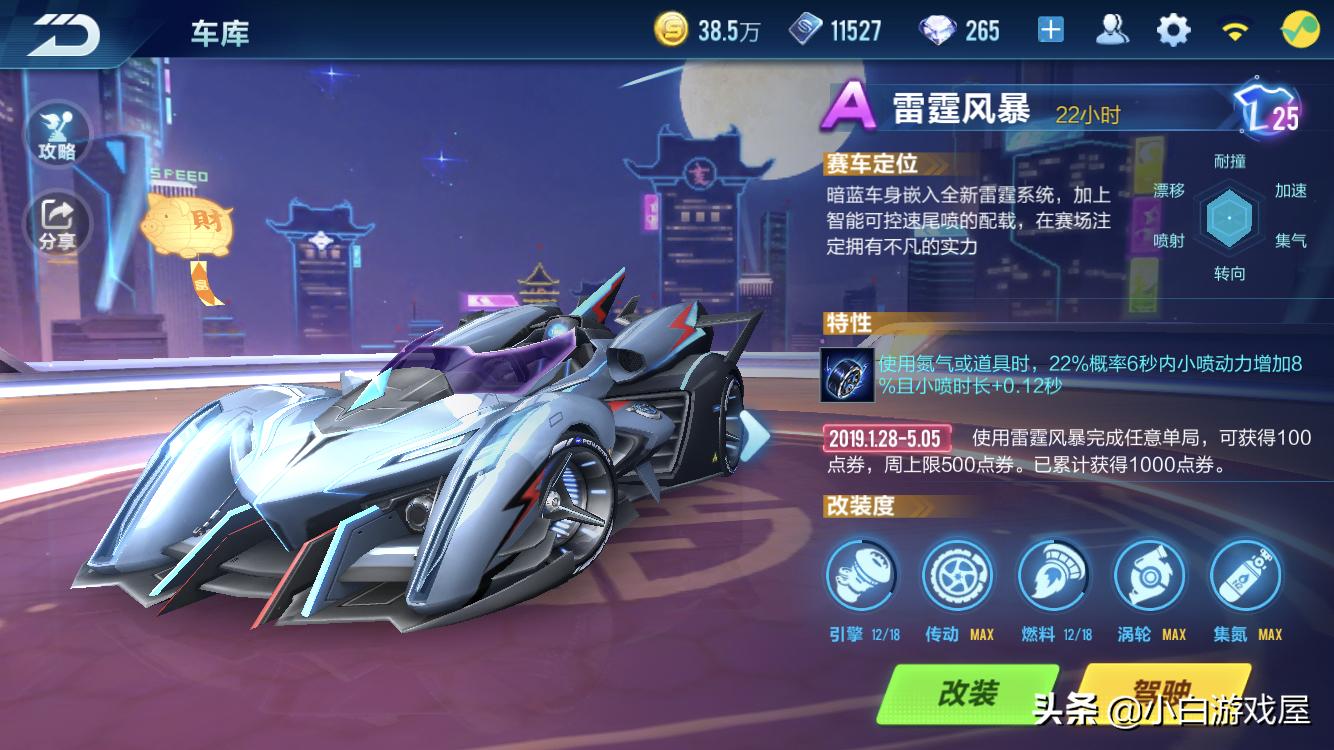This screenshot has width=1334, height=750.
Task: Select the 引擎 (engine) modification icon
Action: coord(862,576)
